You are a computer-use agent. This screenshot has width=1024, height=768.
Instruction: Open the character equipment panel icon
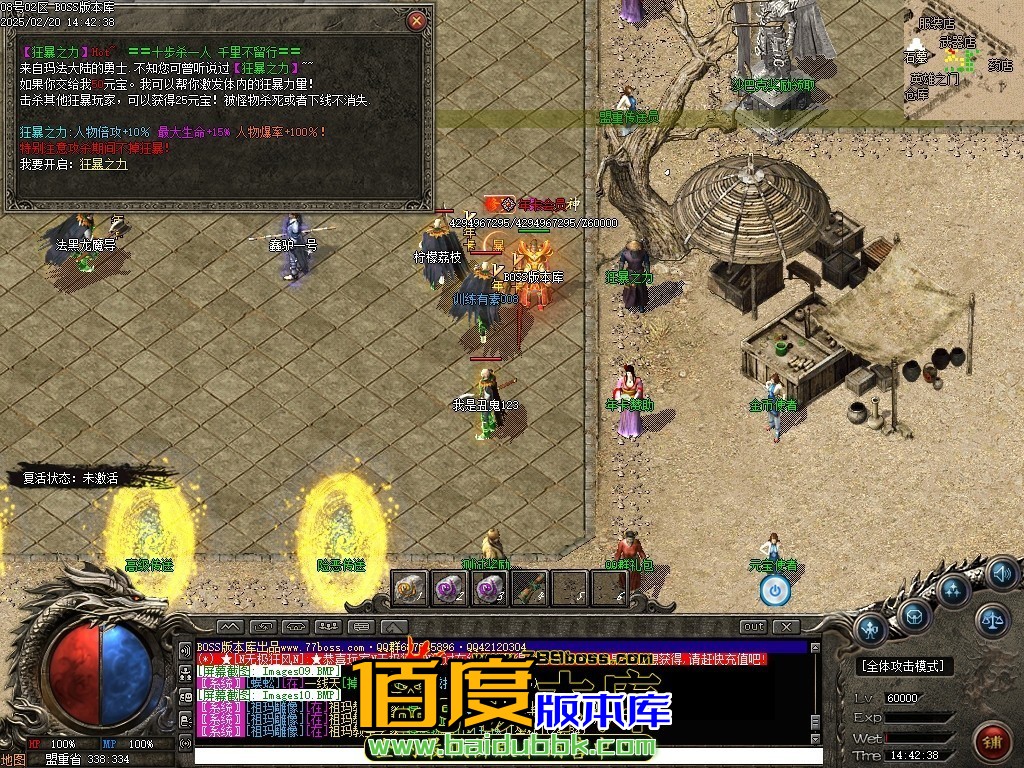[x=872, y=628]
